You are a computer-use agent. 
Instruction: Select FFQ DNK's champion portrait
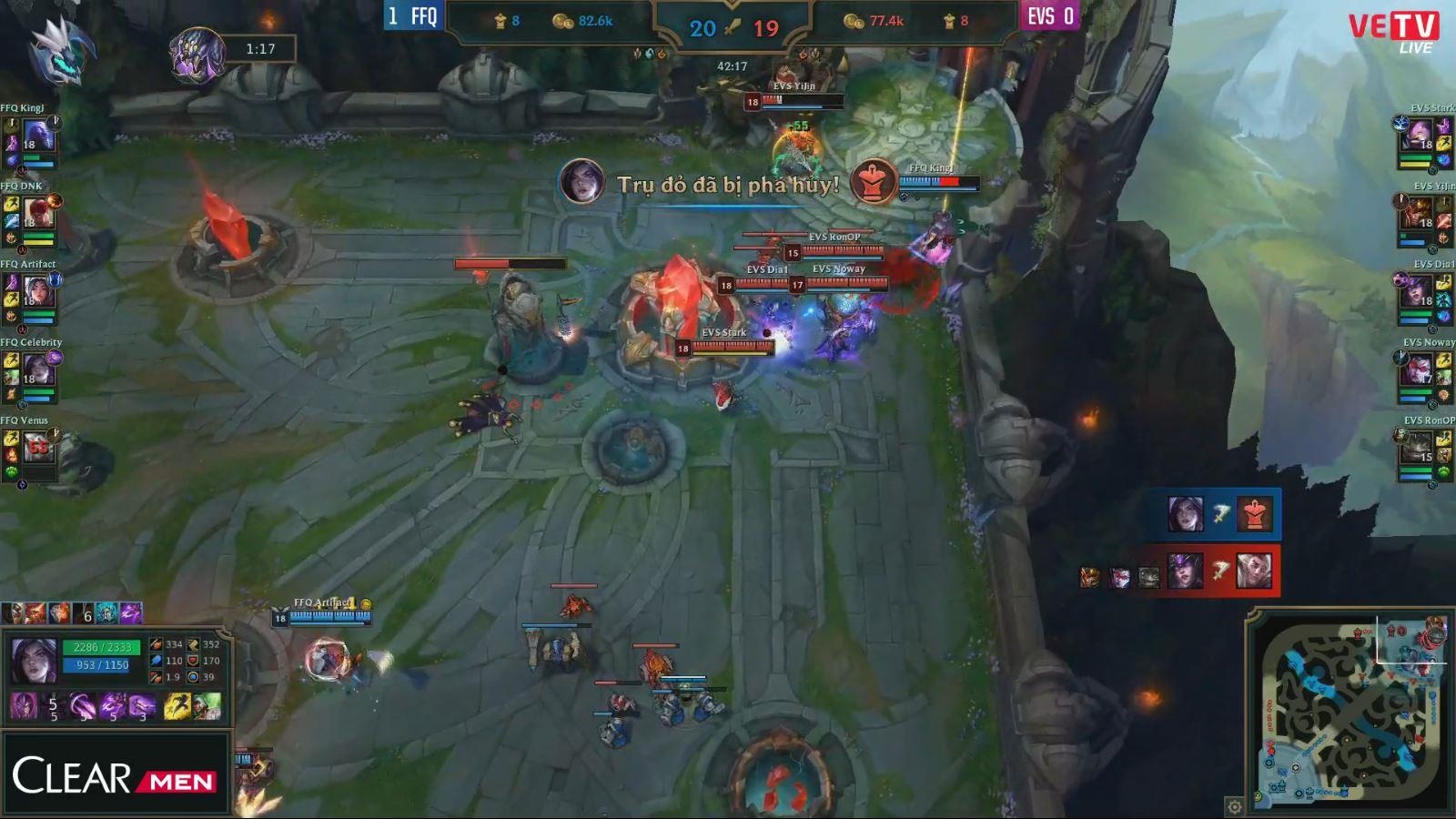(x=38, y=217)
